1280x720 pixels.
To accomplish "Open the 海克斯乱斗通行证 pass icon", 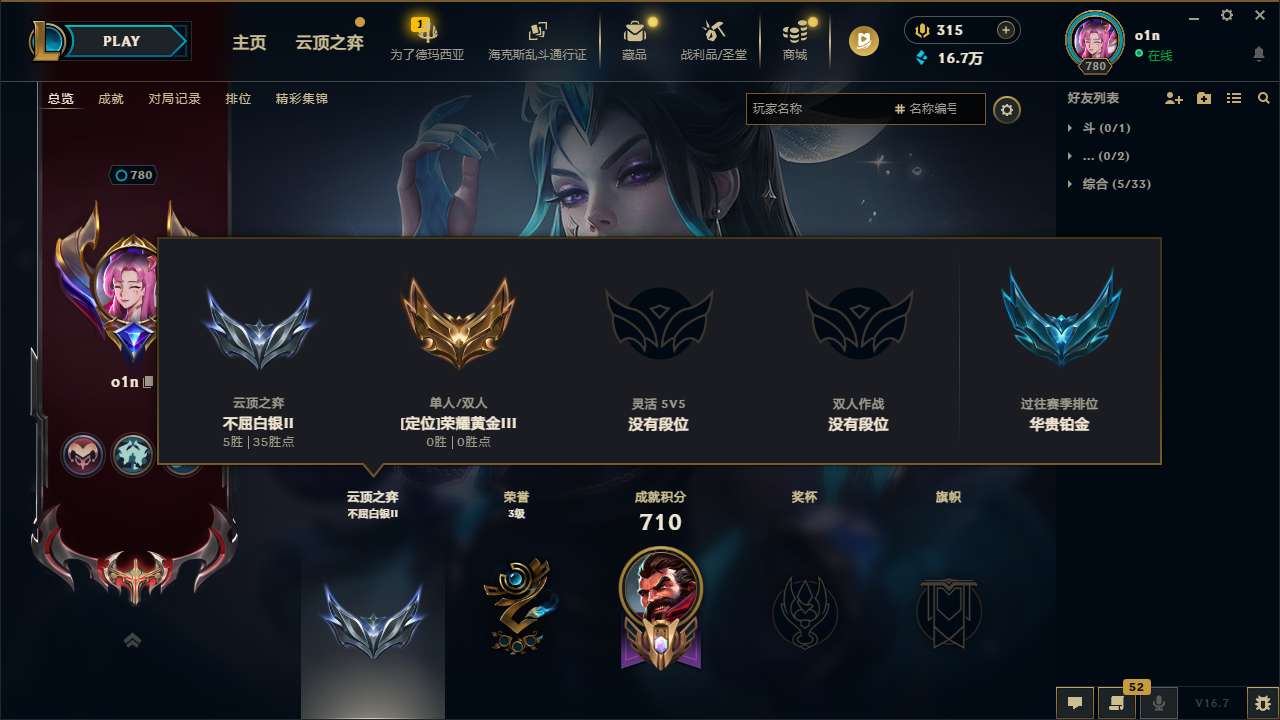I will pos(539,35).
